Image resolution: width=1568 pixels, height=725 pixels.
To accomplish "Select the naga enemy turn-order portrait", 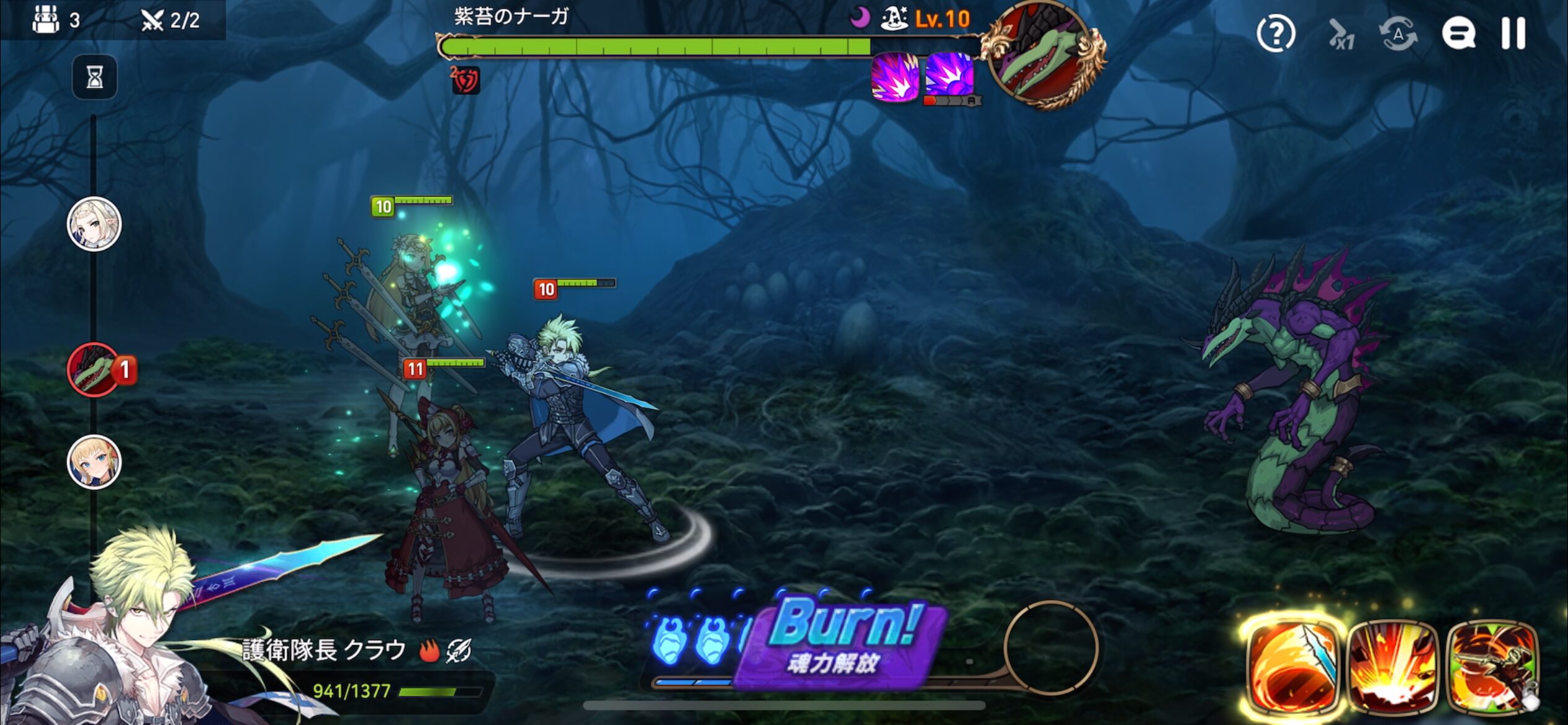I will pyautogui.click(x=94, y=370).
